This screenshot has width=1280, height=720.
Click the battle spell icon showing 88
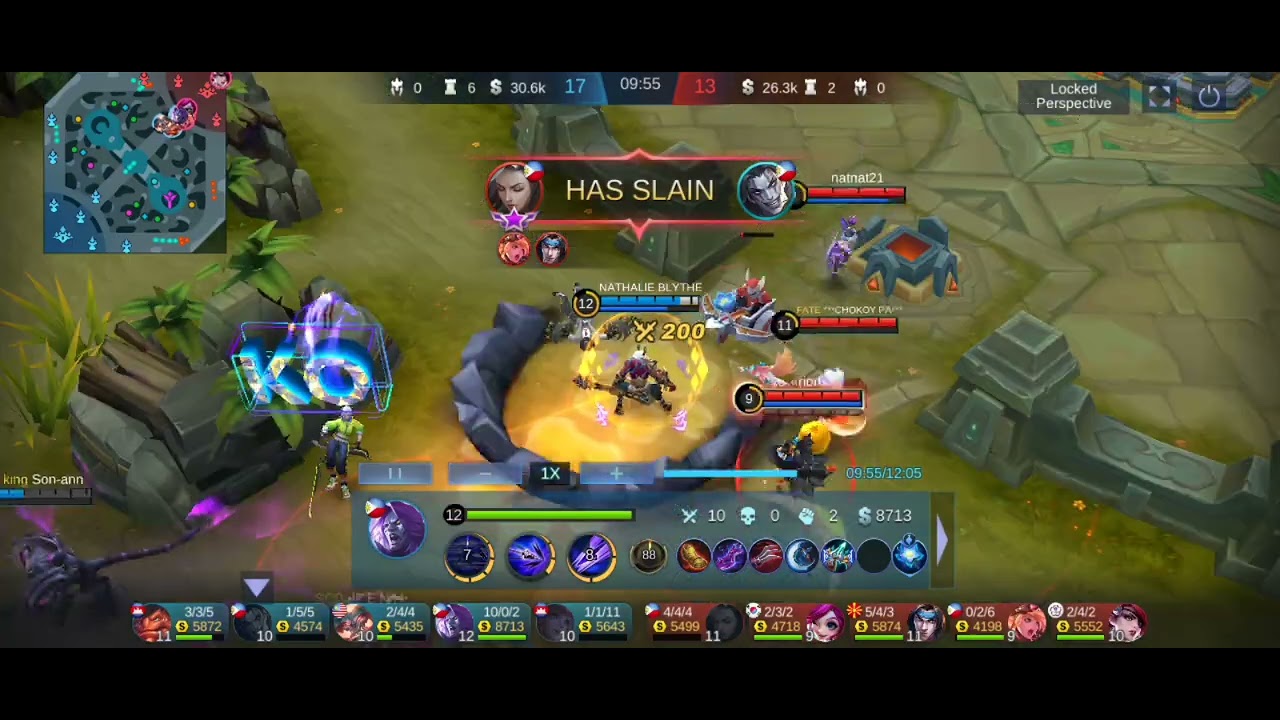[649, 556]
